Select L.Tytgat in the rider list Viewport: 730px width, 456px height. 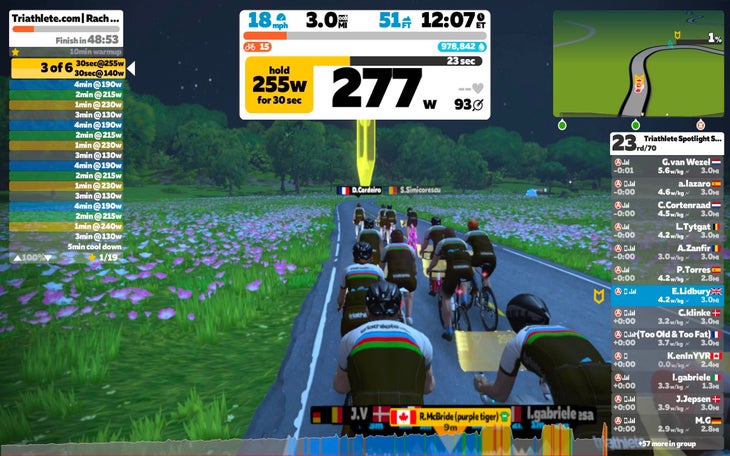[666, 230]
